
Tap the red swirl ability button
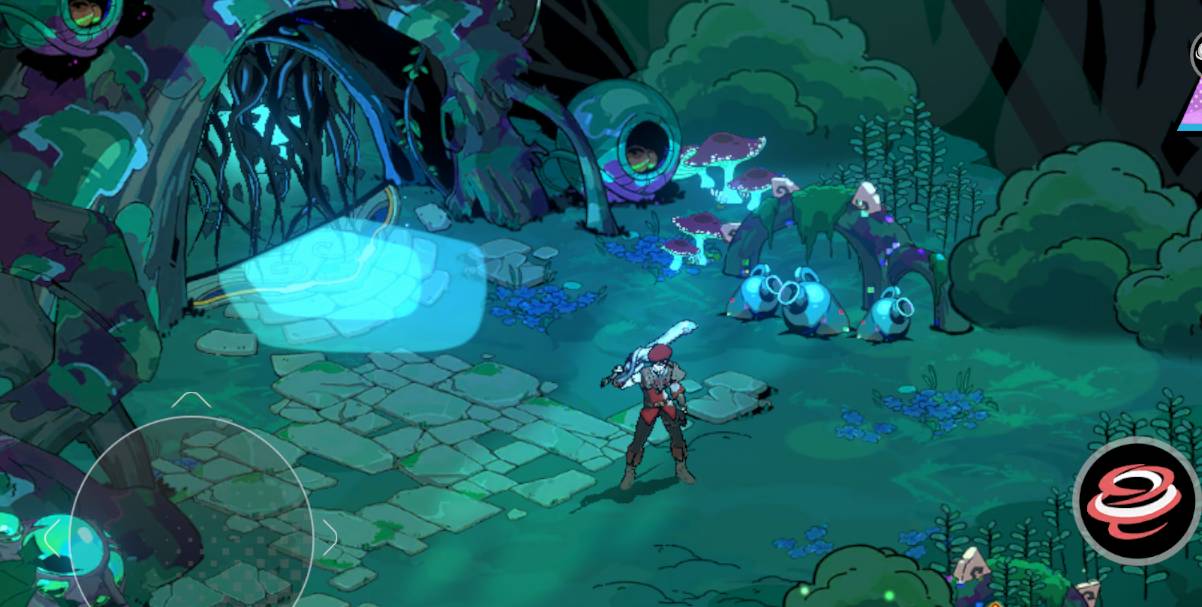point(1136,501)
